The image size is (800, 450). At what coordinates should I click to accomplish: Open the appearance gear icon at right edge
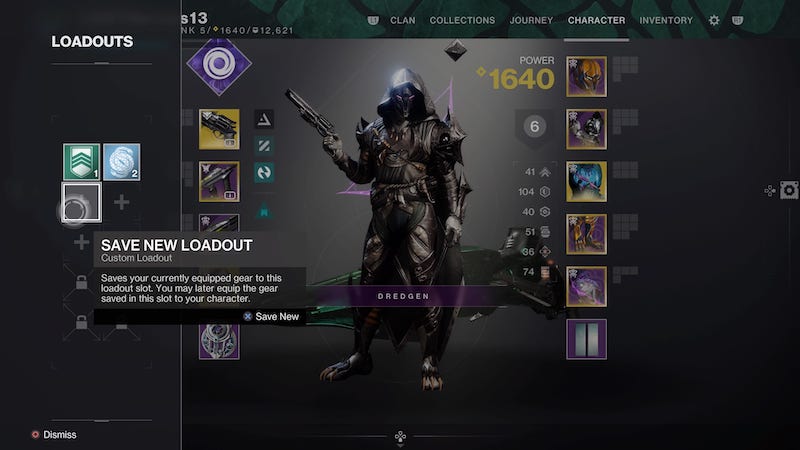click(x=789, y=190)
